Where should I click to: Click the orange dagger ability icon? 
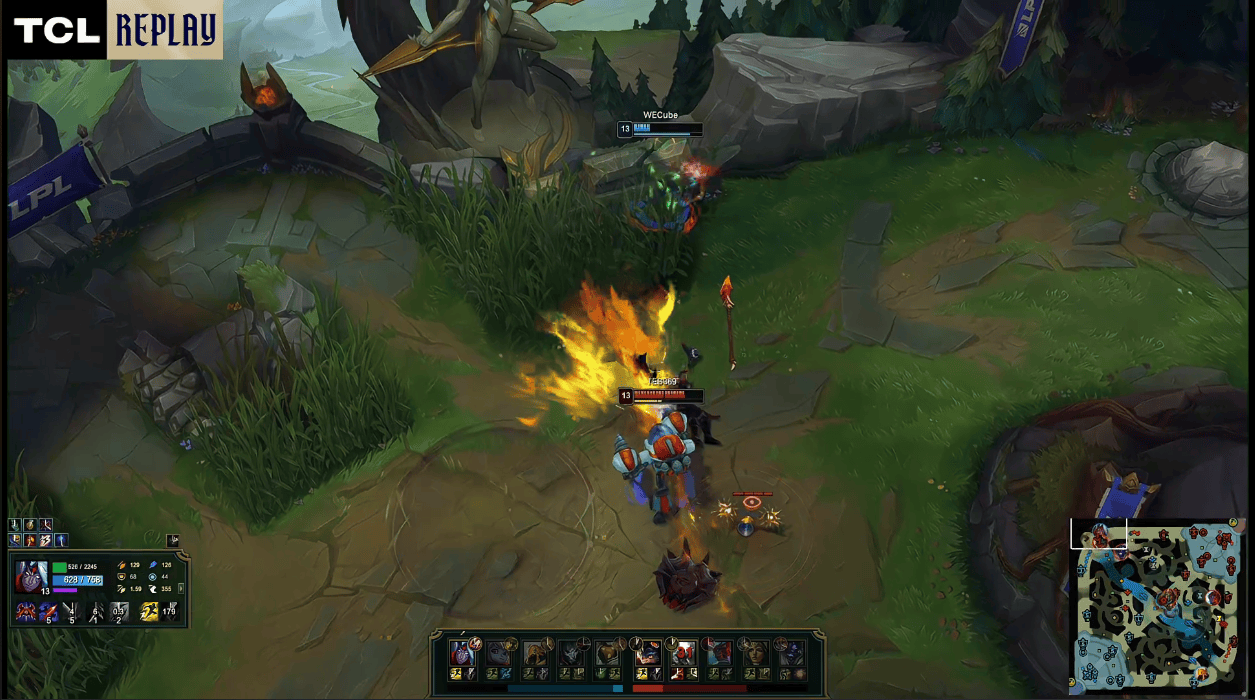pyautogui.click(x=48, y=611)
